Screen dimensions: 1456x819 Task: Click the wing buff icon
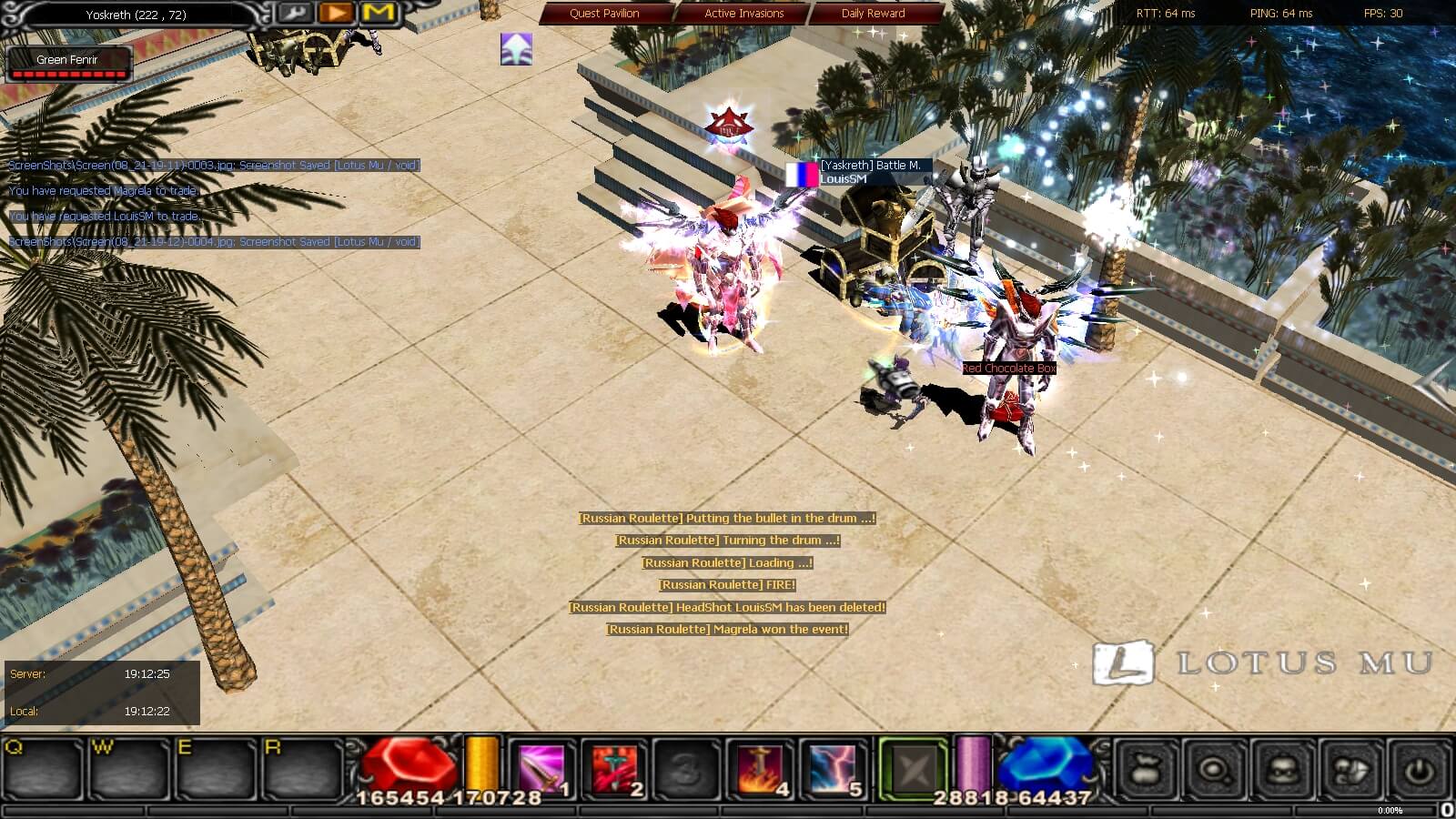point(516,49)
